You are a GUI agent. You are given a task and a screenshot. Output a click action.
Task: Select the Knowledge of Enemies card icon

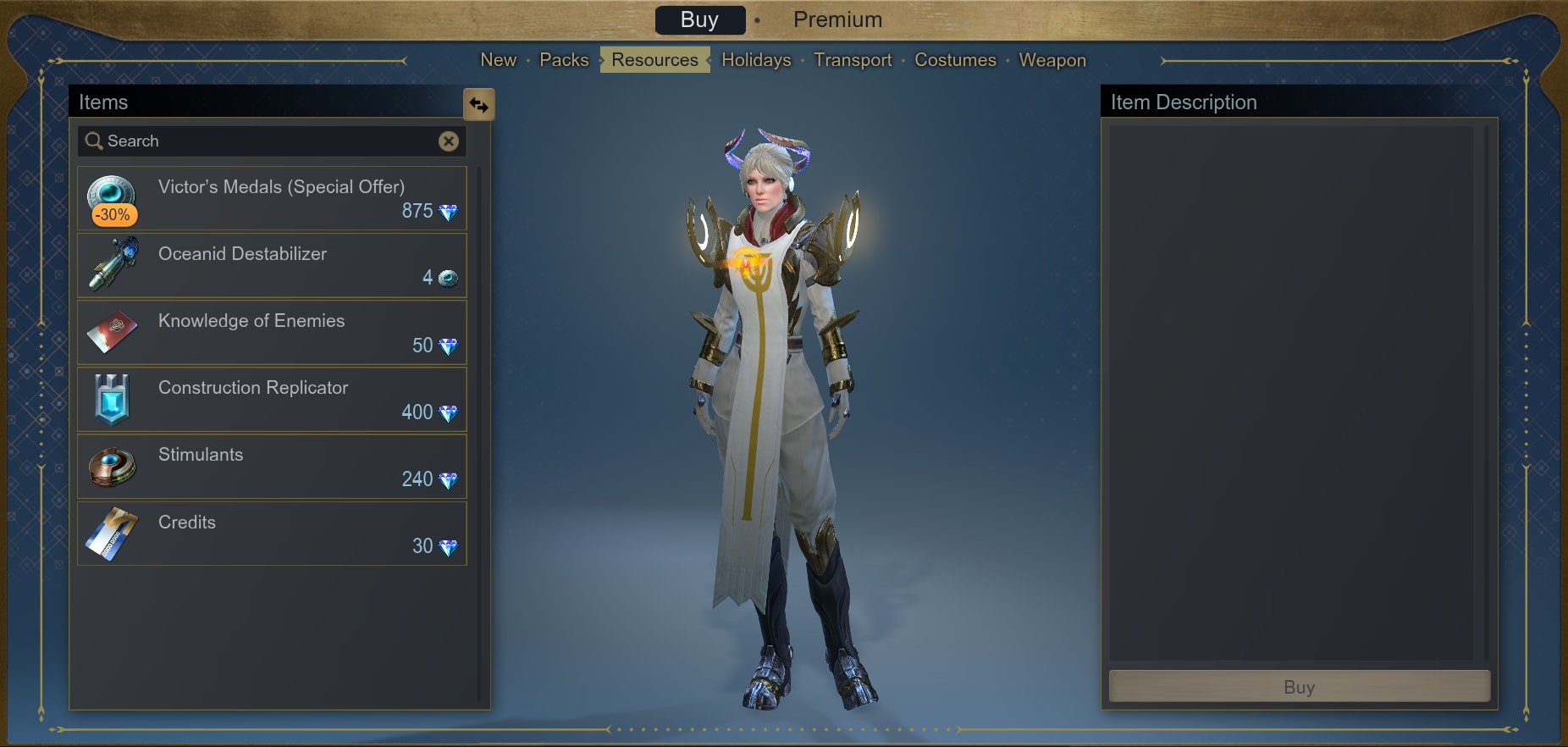coord(113,330)
